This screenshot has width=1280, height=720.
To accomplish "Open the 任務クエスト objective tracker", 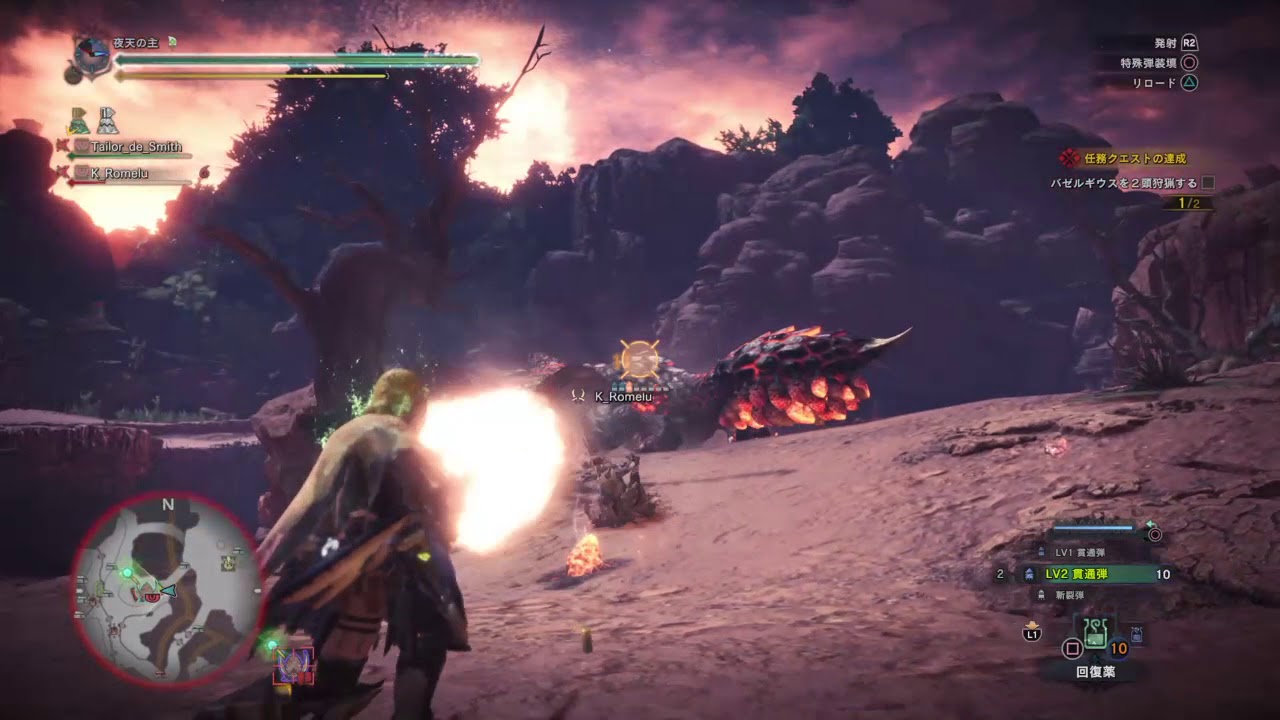I will tap(1134, 158).
